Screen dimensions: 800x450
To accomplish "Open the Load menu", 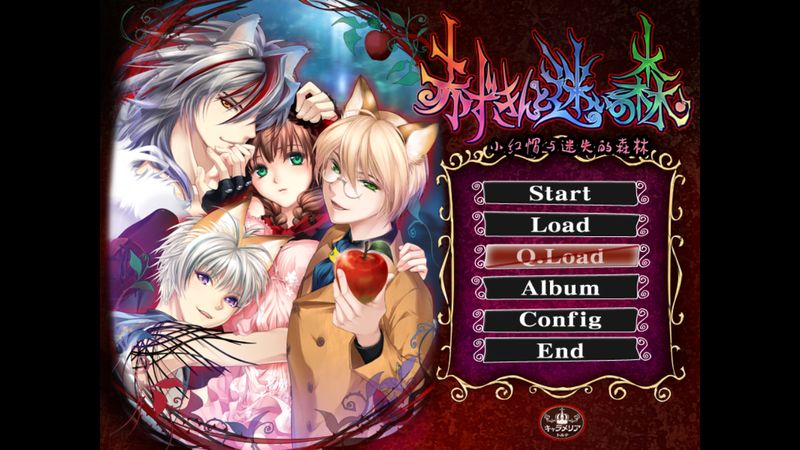I will (560, 225).
